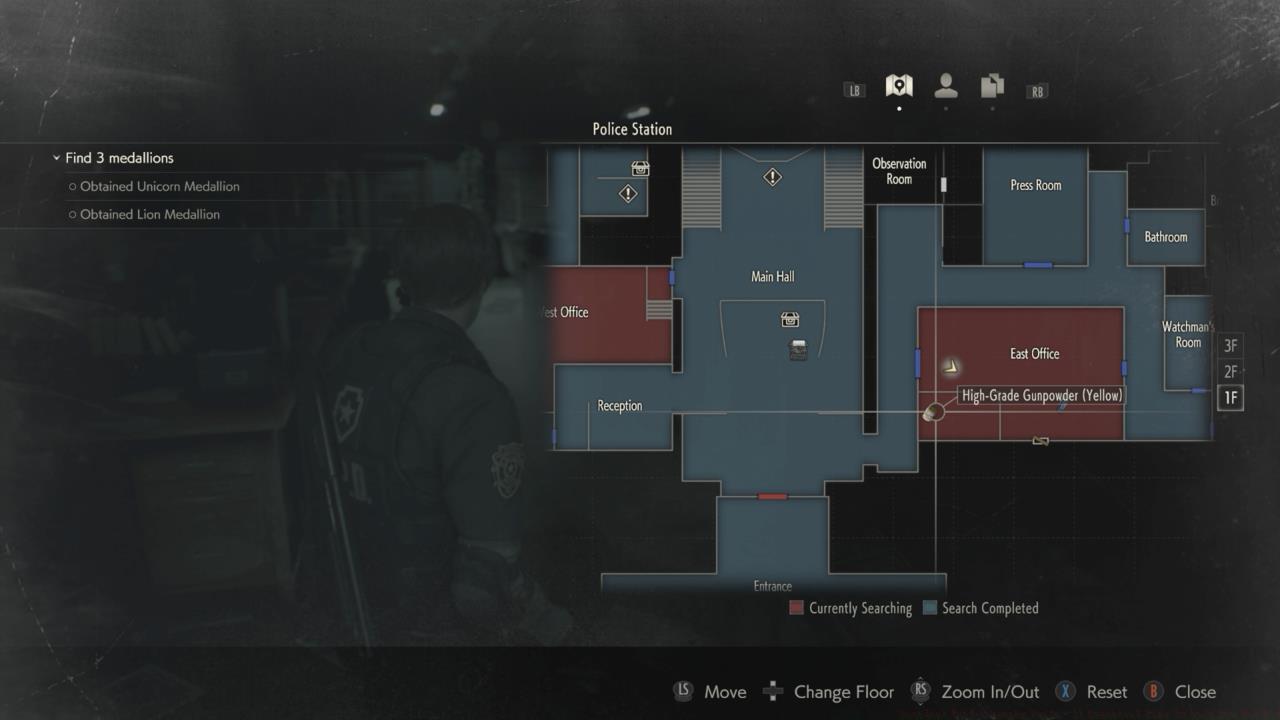Switch to the character status tab
Viewport: 1280px width, 720px height.
pos(945,86)
